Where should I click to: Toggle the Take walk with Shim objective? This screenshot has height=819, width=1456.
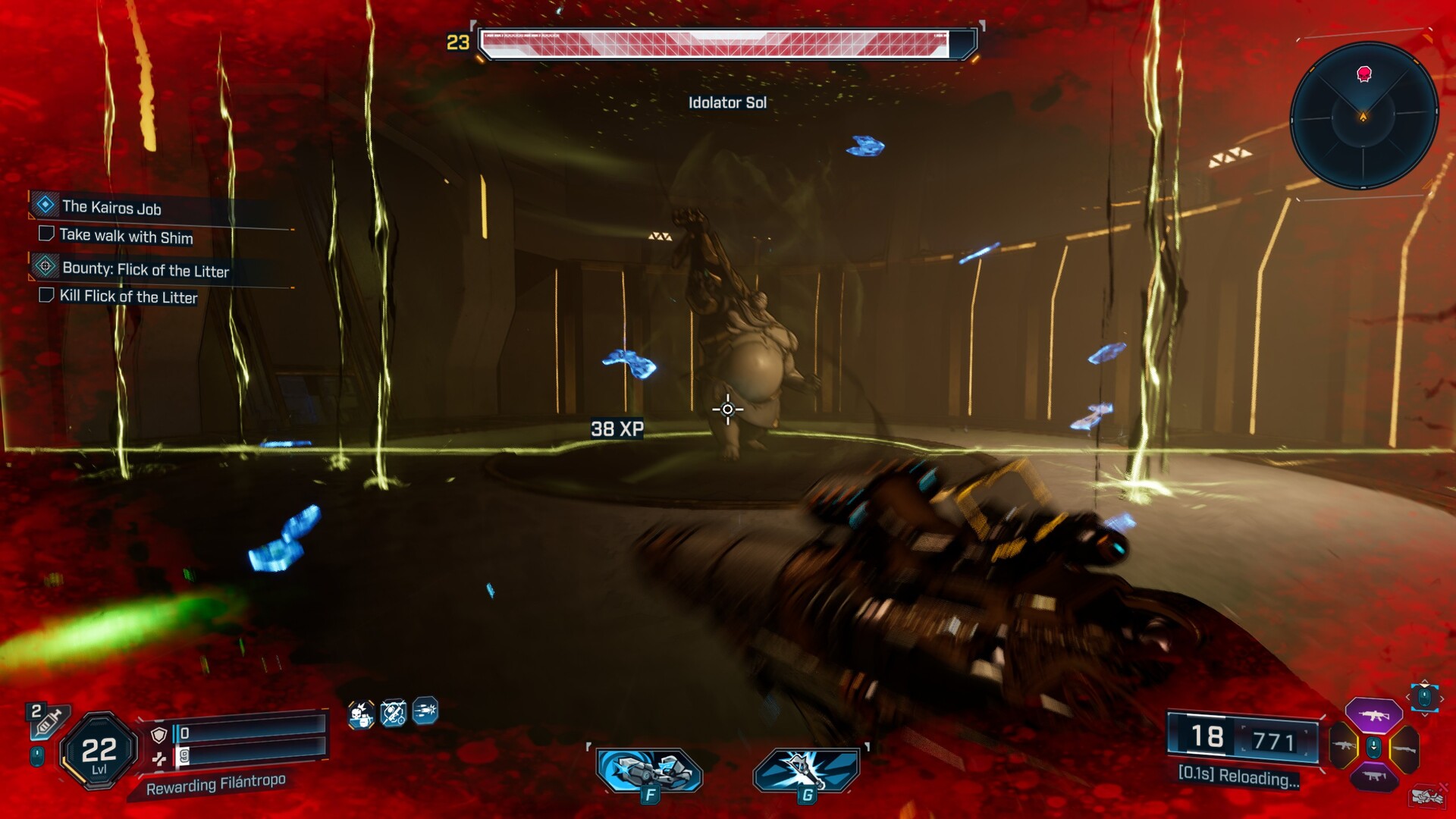coord(46,234)
